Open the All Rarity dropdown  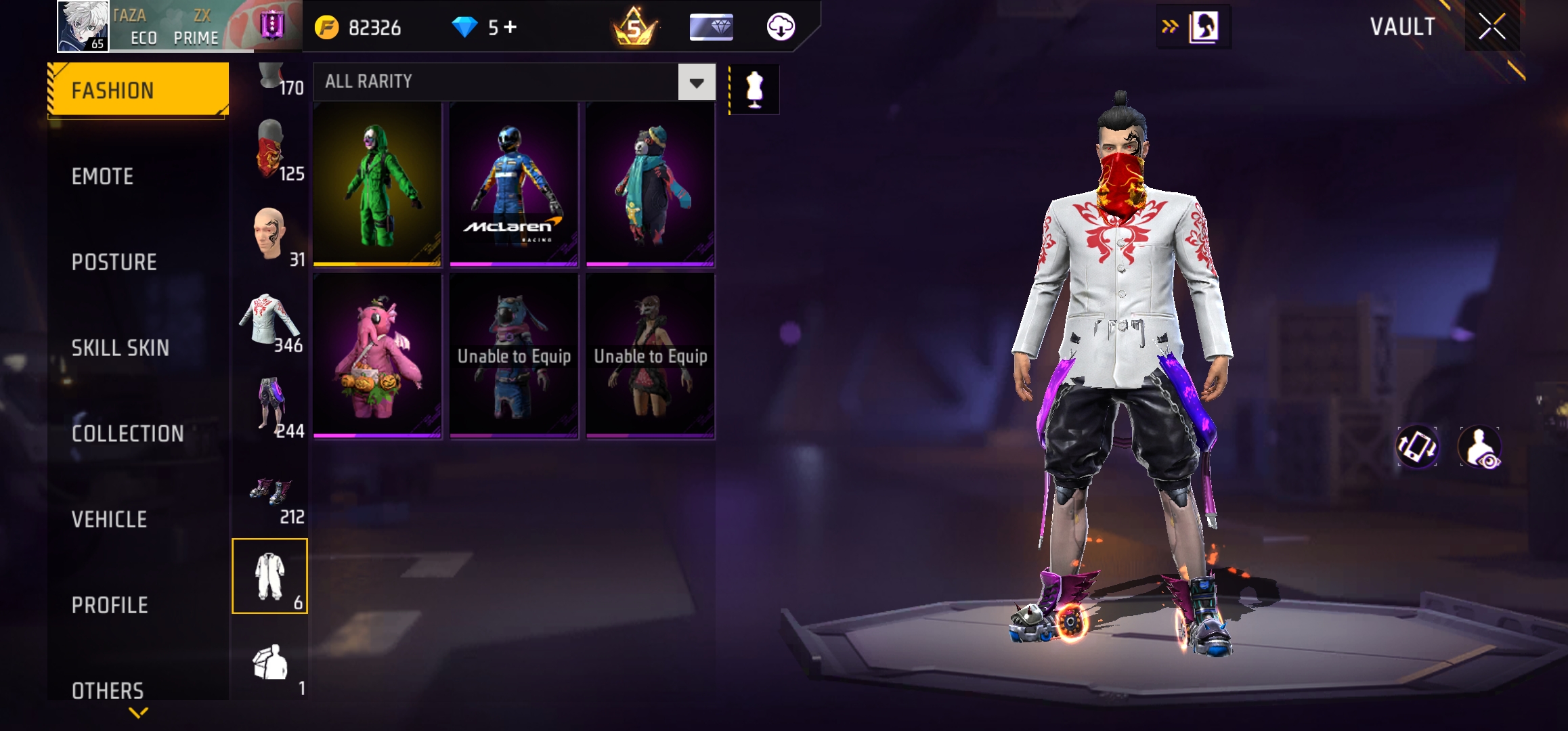point(696,83)
